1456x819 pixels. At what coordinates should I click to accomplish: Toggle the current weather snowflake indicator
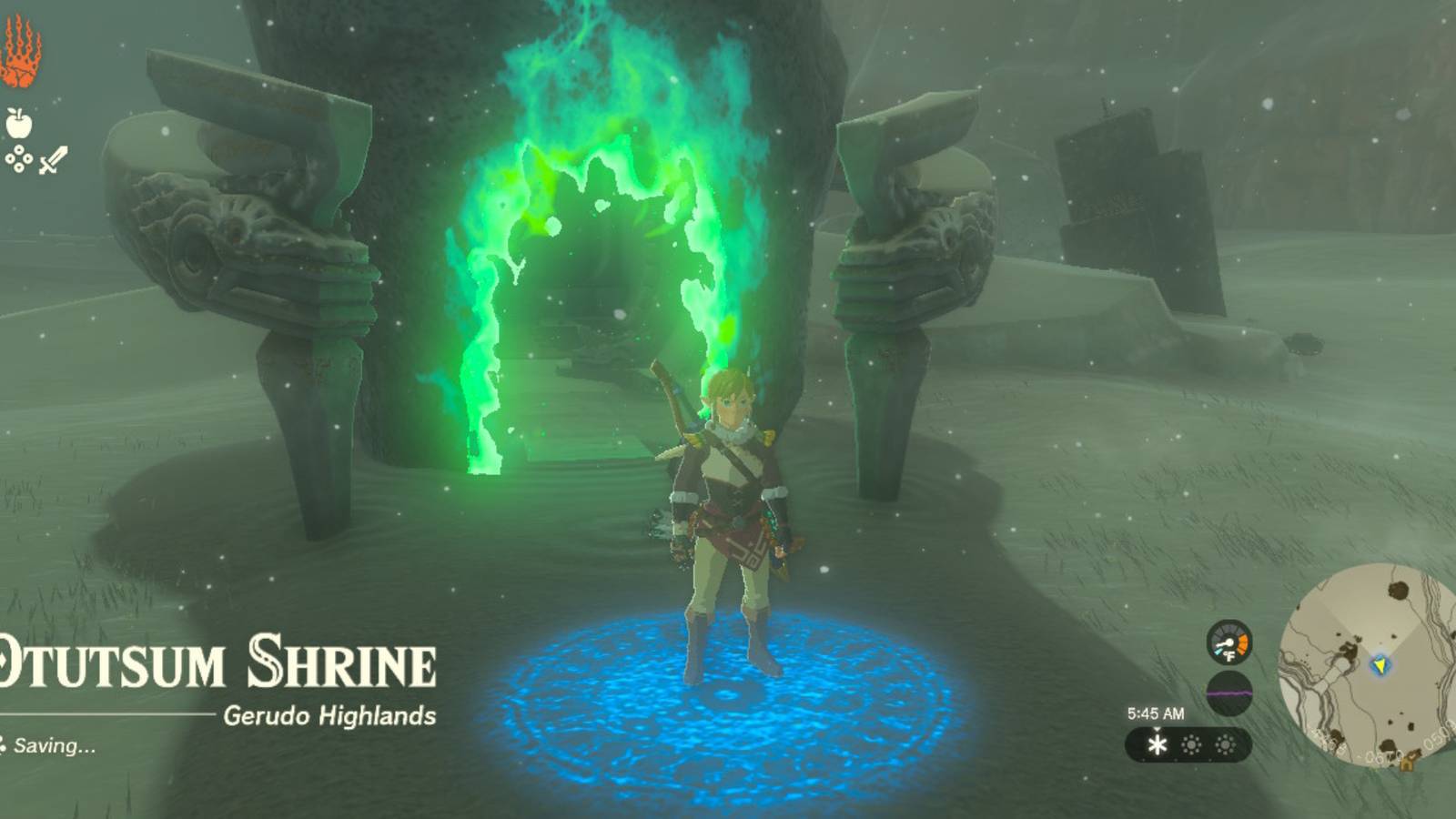(1157, 744)
